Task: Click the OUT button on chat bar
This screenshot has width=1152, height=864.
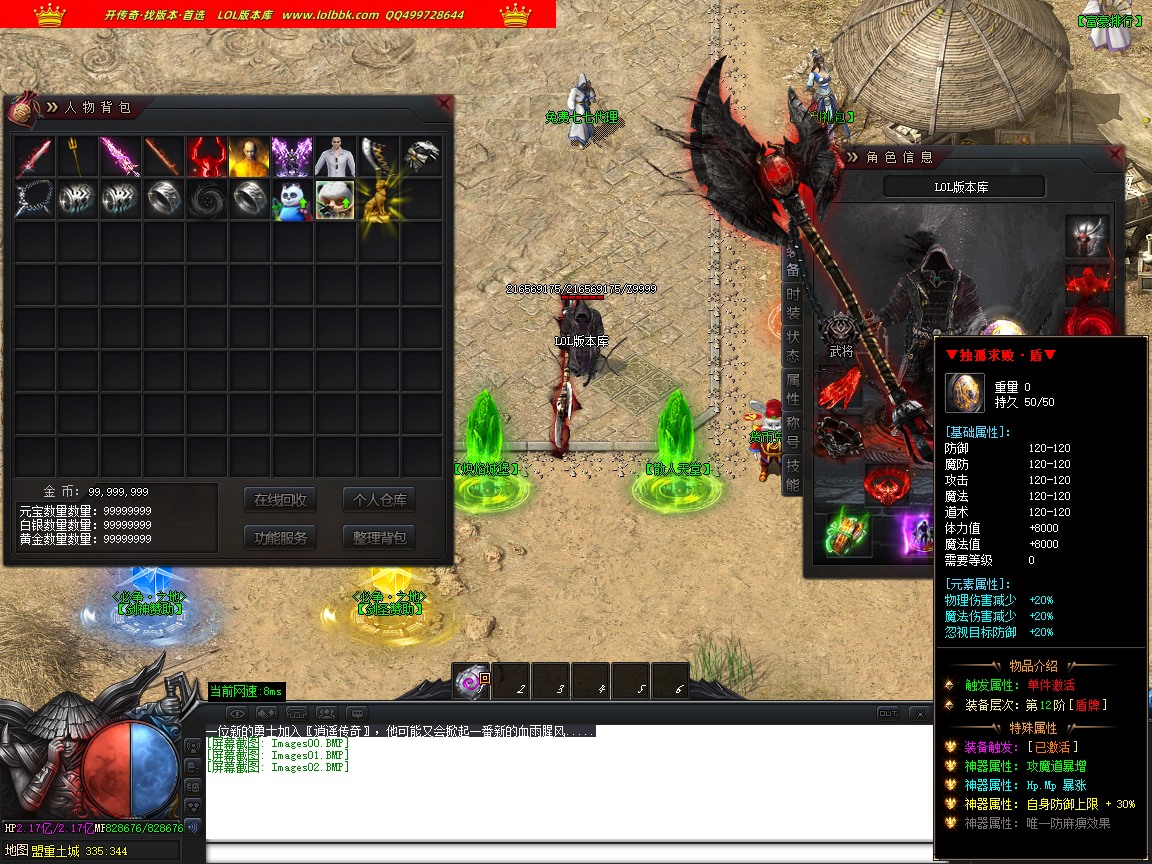Action: click(x=887, y=713)
